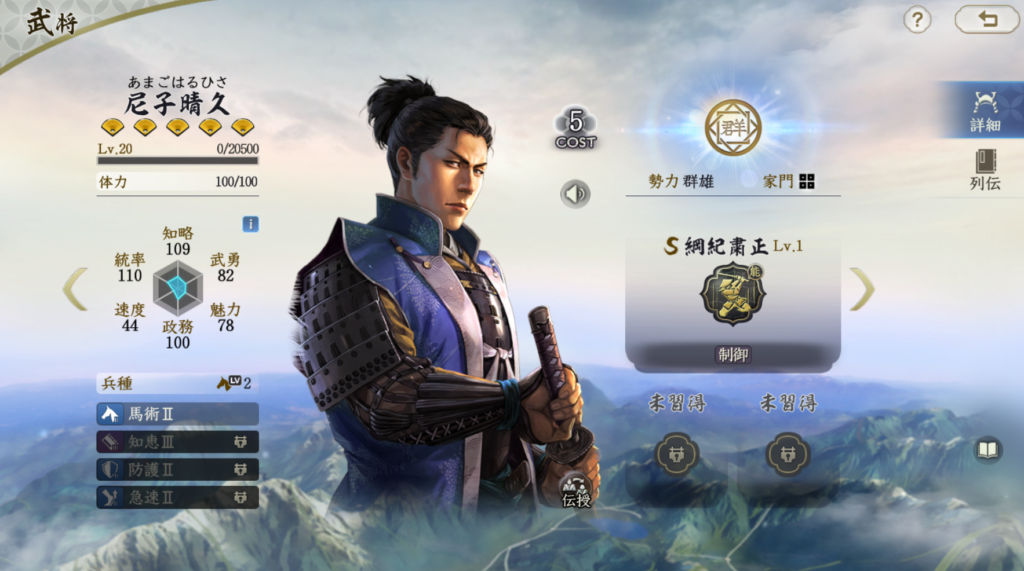Show the next general with right arrow
The width and height of the screenshot is (1024, 571).
tap(862, 288)
